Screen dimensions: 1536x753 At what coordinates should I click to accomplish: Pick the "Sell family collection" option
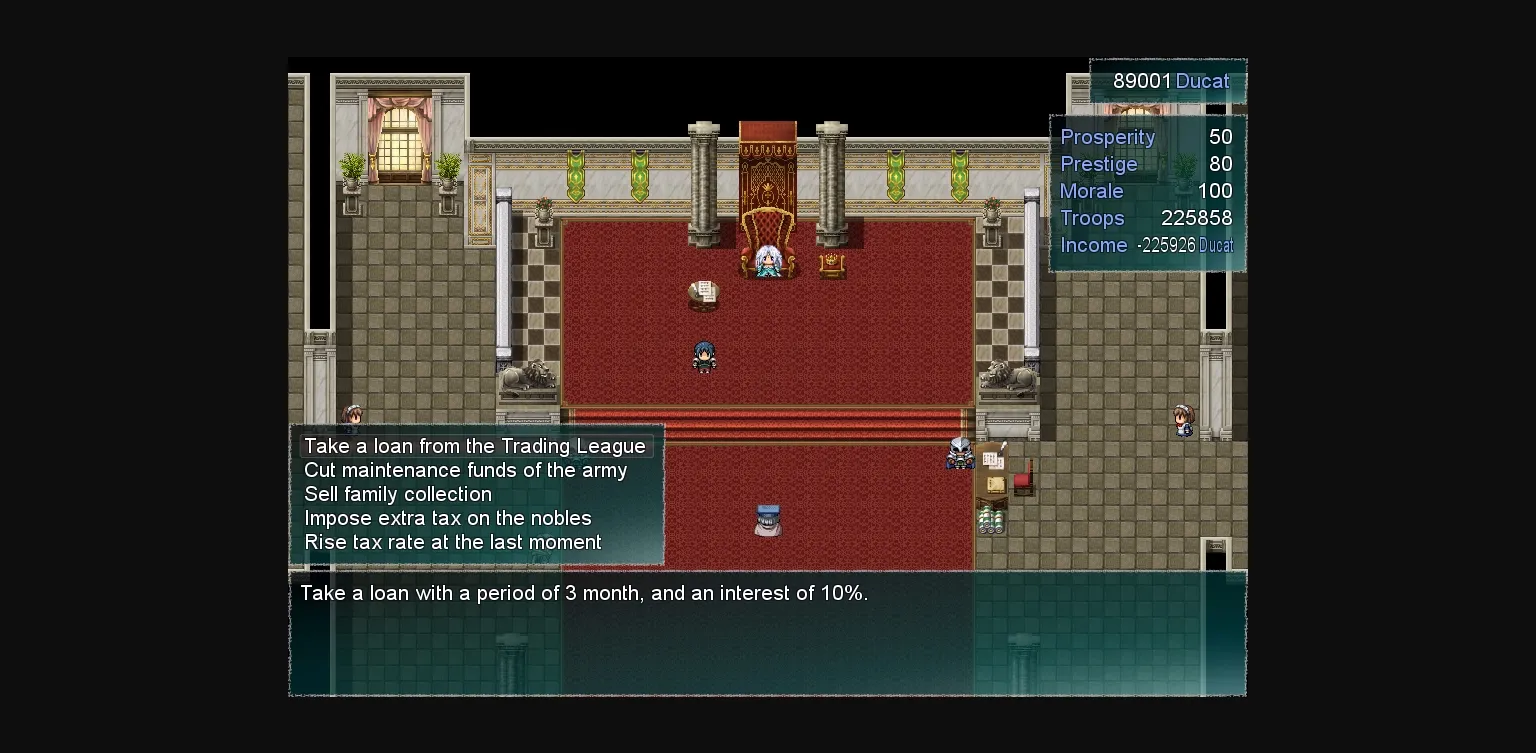click(x=398, y=494)
